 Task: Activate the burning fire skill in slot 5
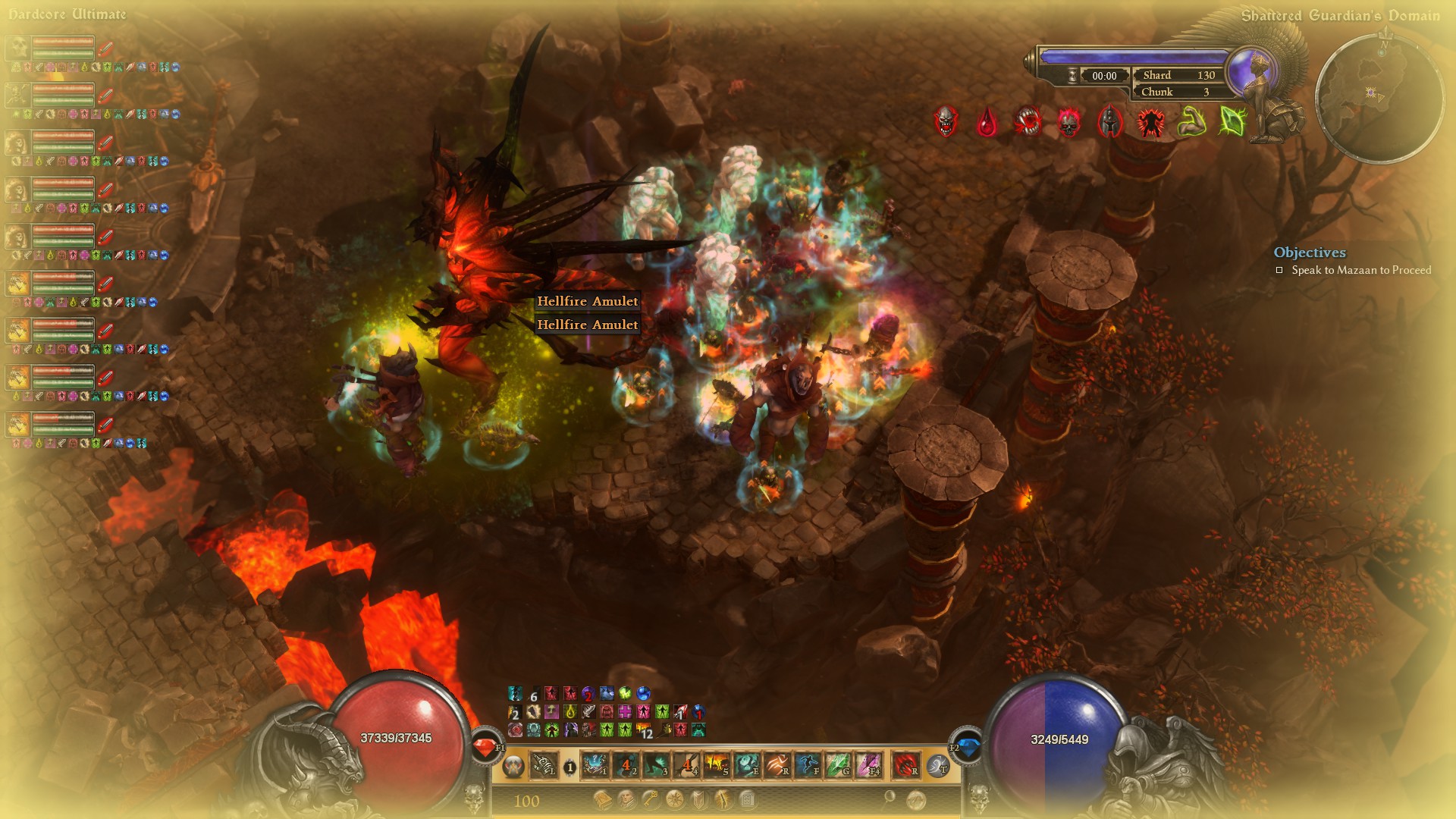click(716, 766)
